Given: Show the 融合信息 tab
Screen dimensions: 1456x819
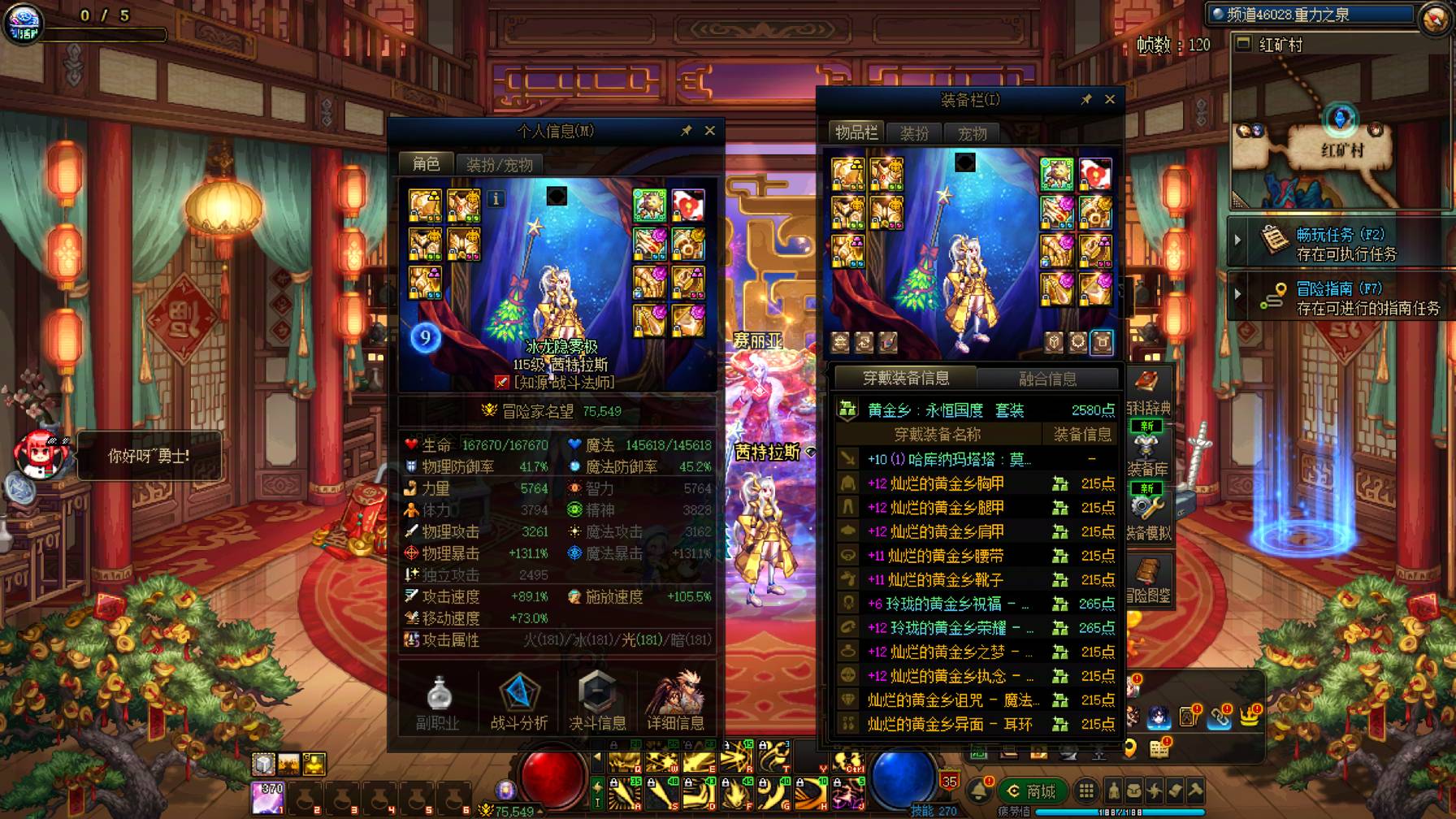Looking at the screenshot, I should 1047,379.
